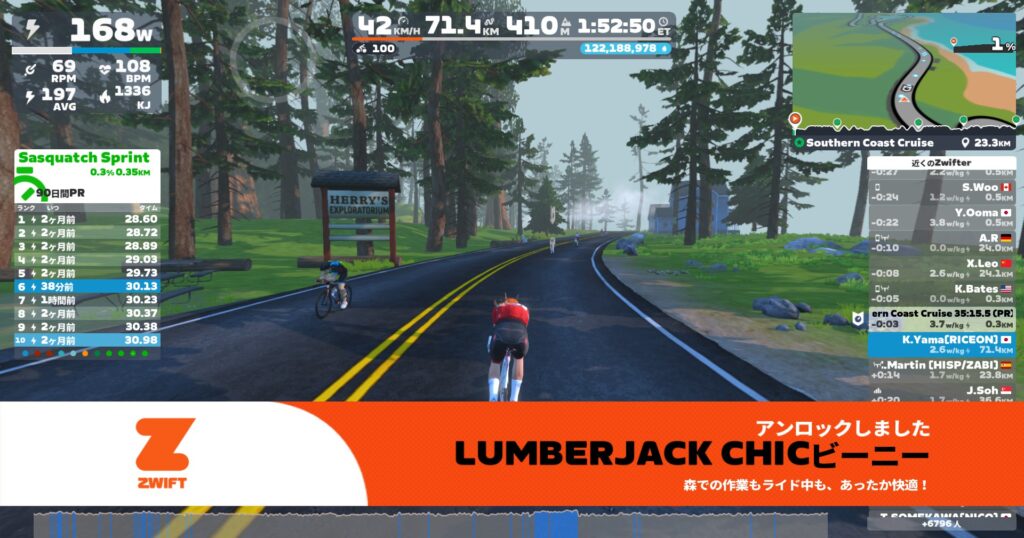Open the minimap in the top corner
Screen dimensions: 1024x538
point(905,72)
